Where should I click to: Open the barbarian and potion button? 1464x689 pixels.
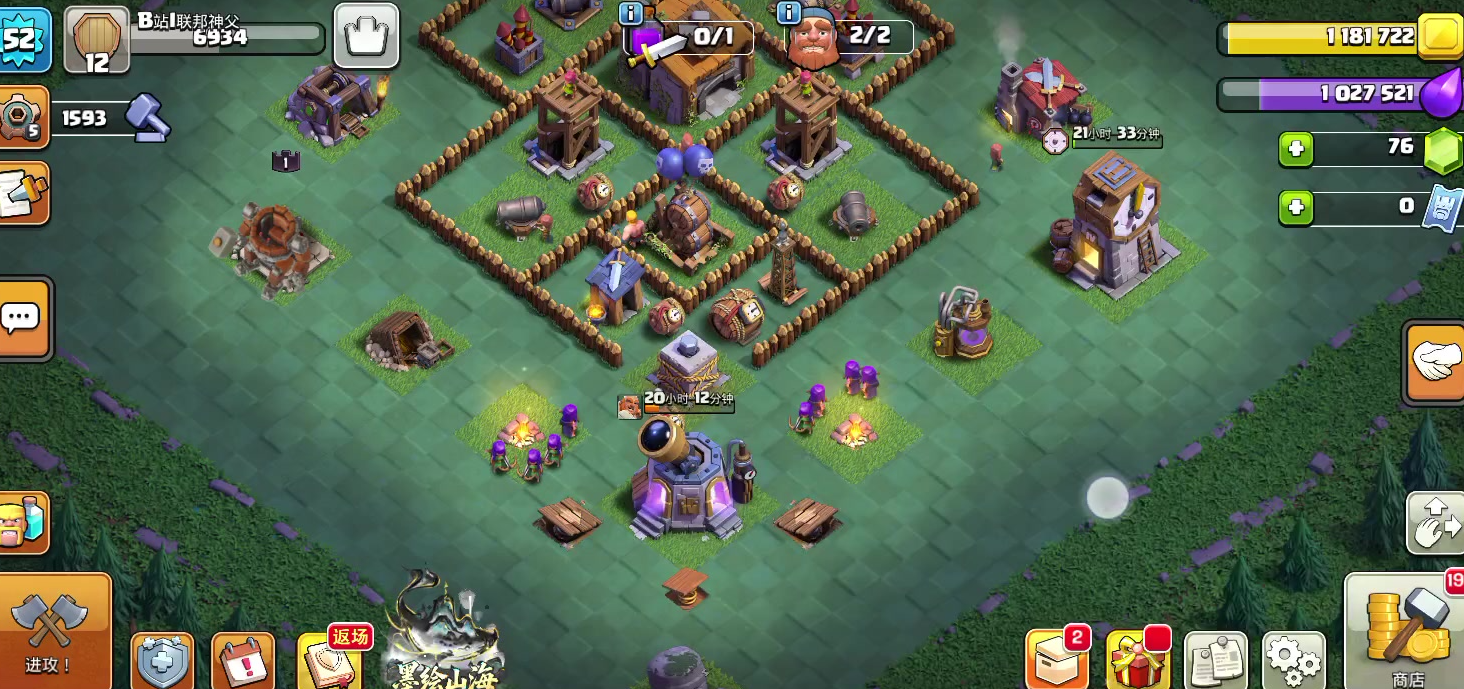point(22,522)
